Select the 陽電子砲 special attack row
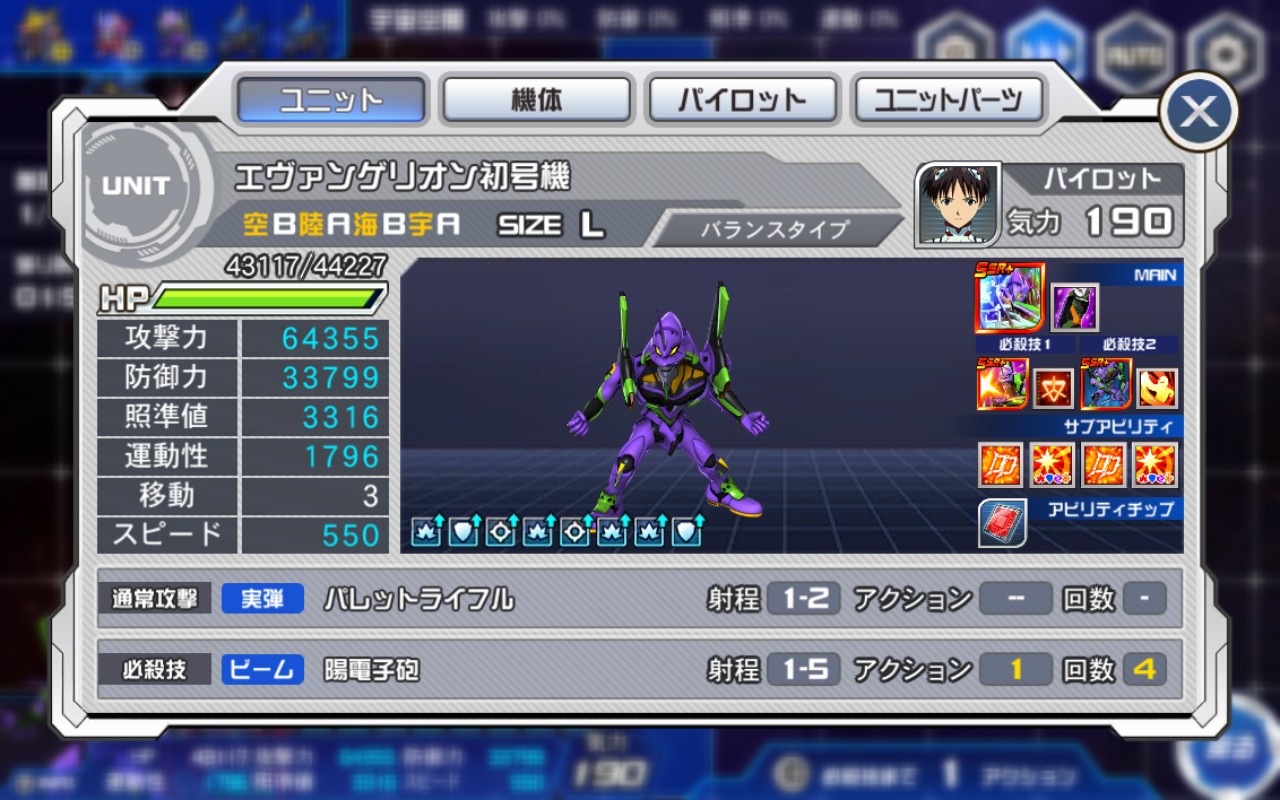 640,669
